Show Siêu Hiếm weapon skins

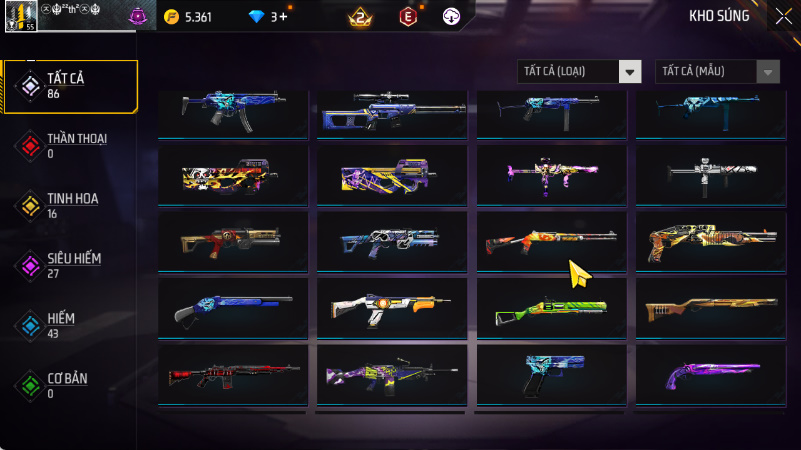(70, 265)
